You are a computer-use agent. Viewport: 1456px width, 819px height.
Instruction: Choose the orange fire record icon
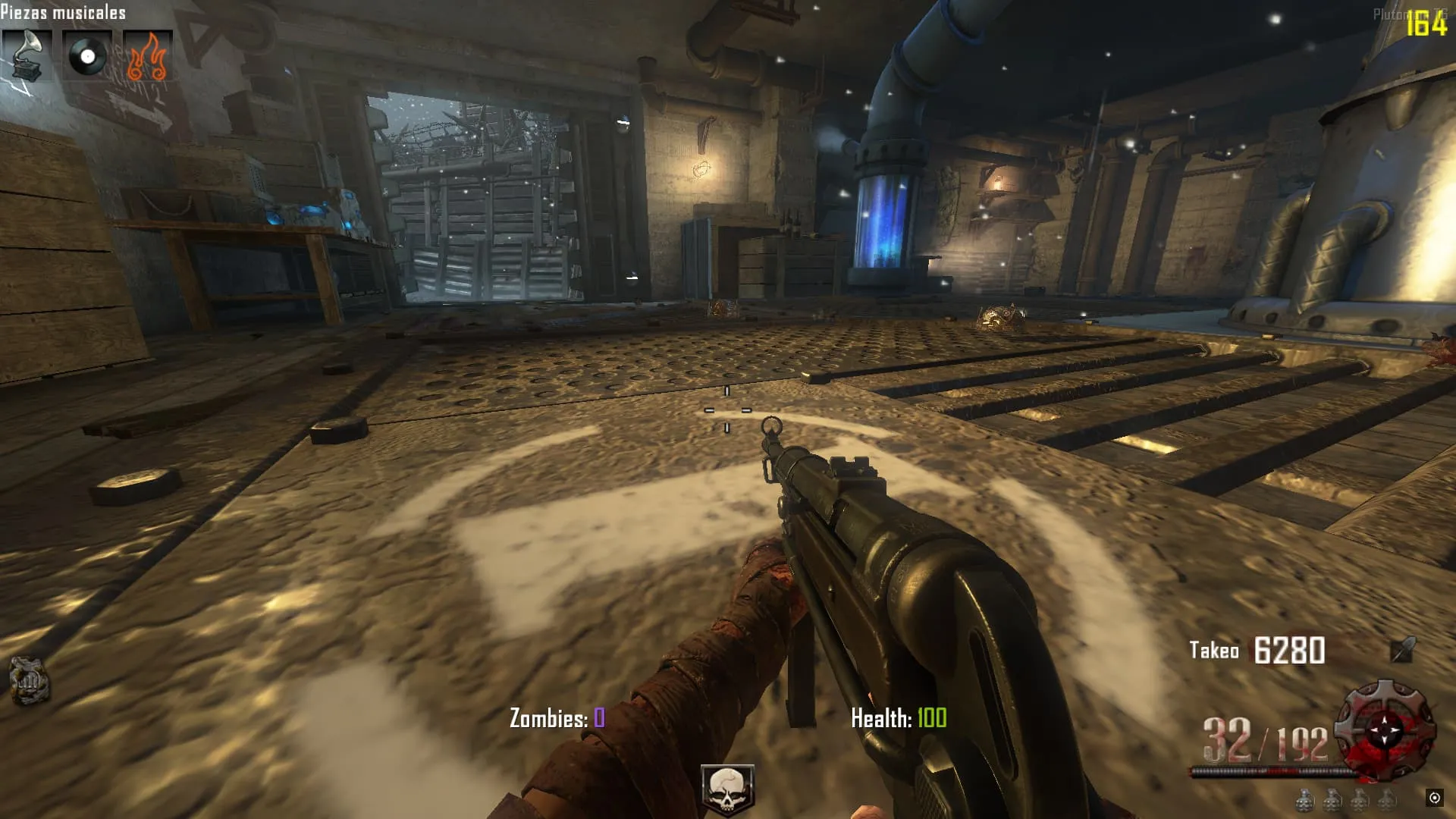[147, 55]
